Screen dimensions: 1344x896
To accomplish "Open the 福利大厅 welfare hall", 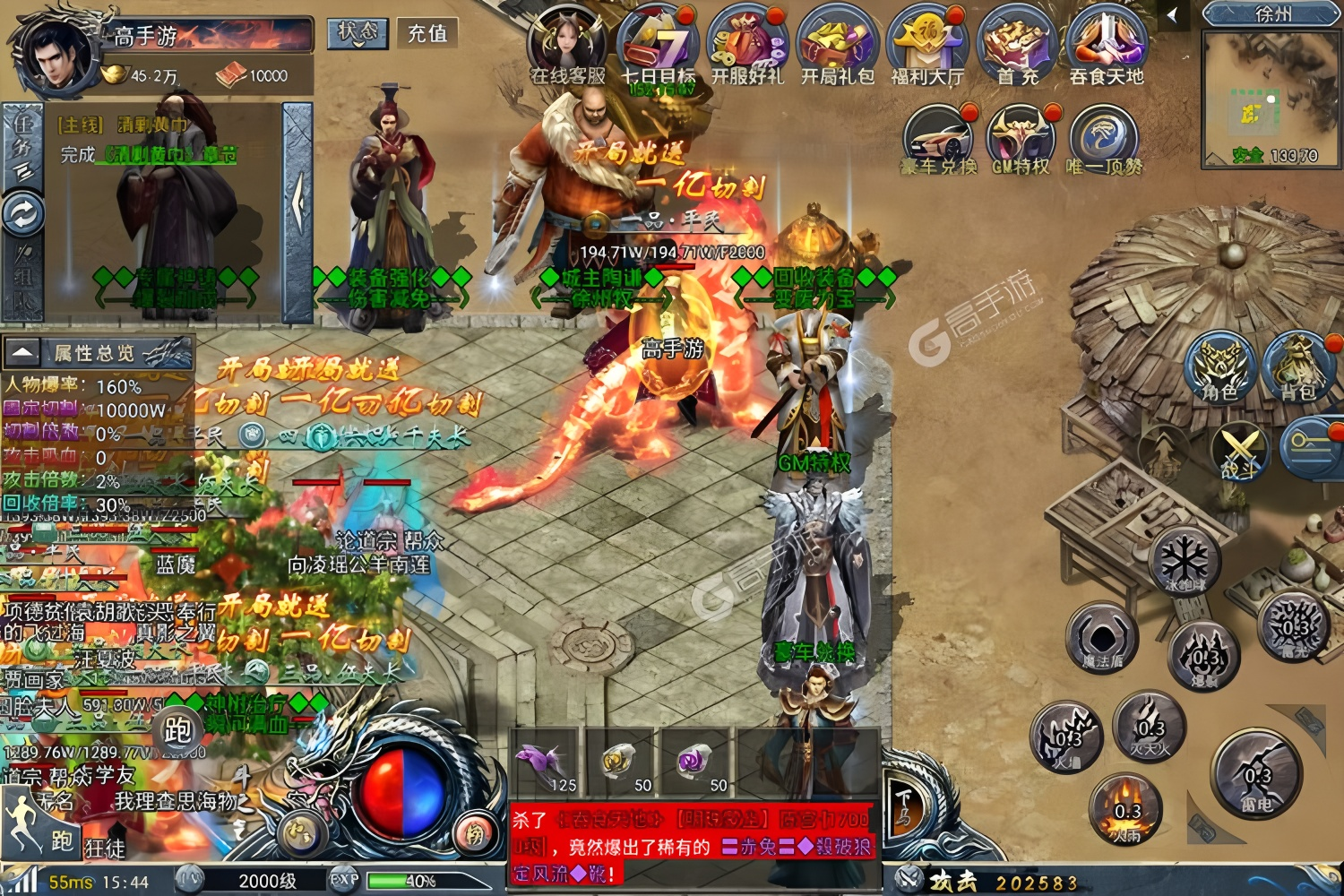I will pos(927,43).
